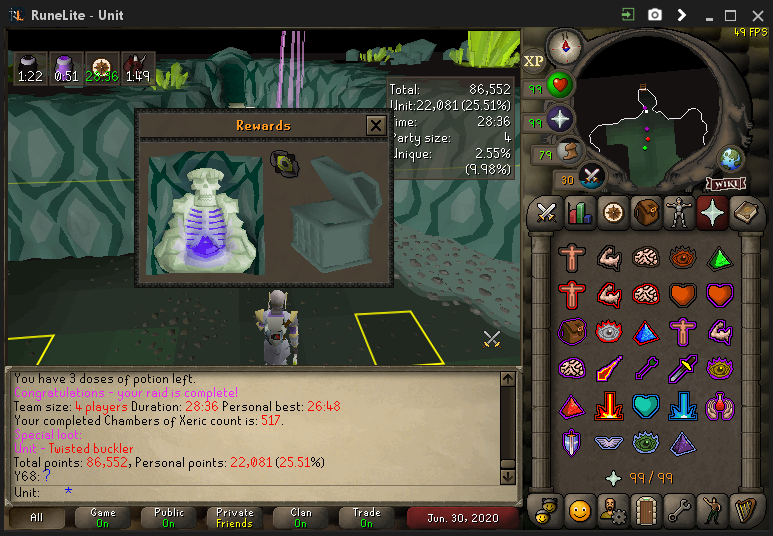Toggle the XP drops button

click(x=534, y=61)
